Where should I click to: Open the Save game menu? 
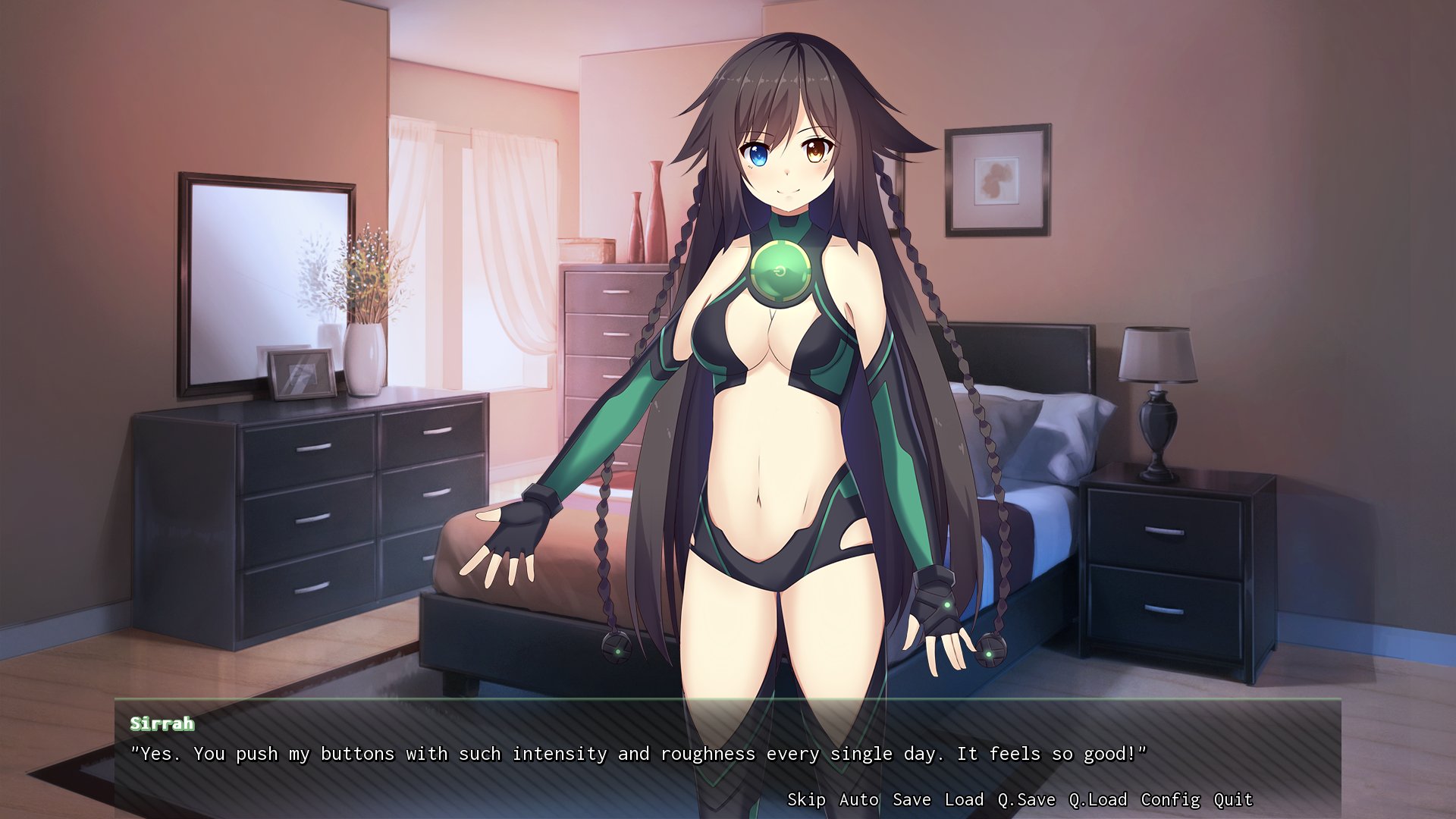click(912, 799)
